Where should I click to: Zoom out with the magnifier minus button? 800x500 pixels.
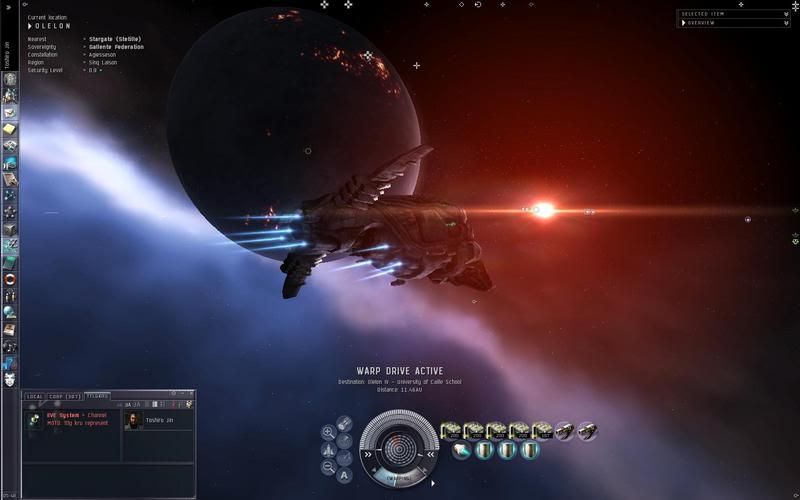[x=328, y=467]
